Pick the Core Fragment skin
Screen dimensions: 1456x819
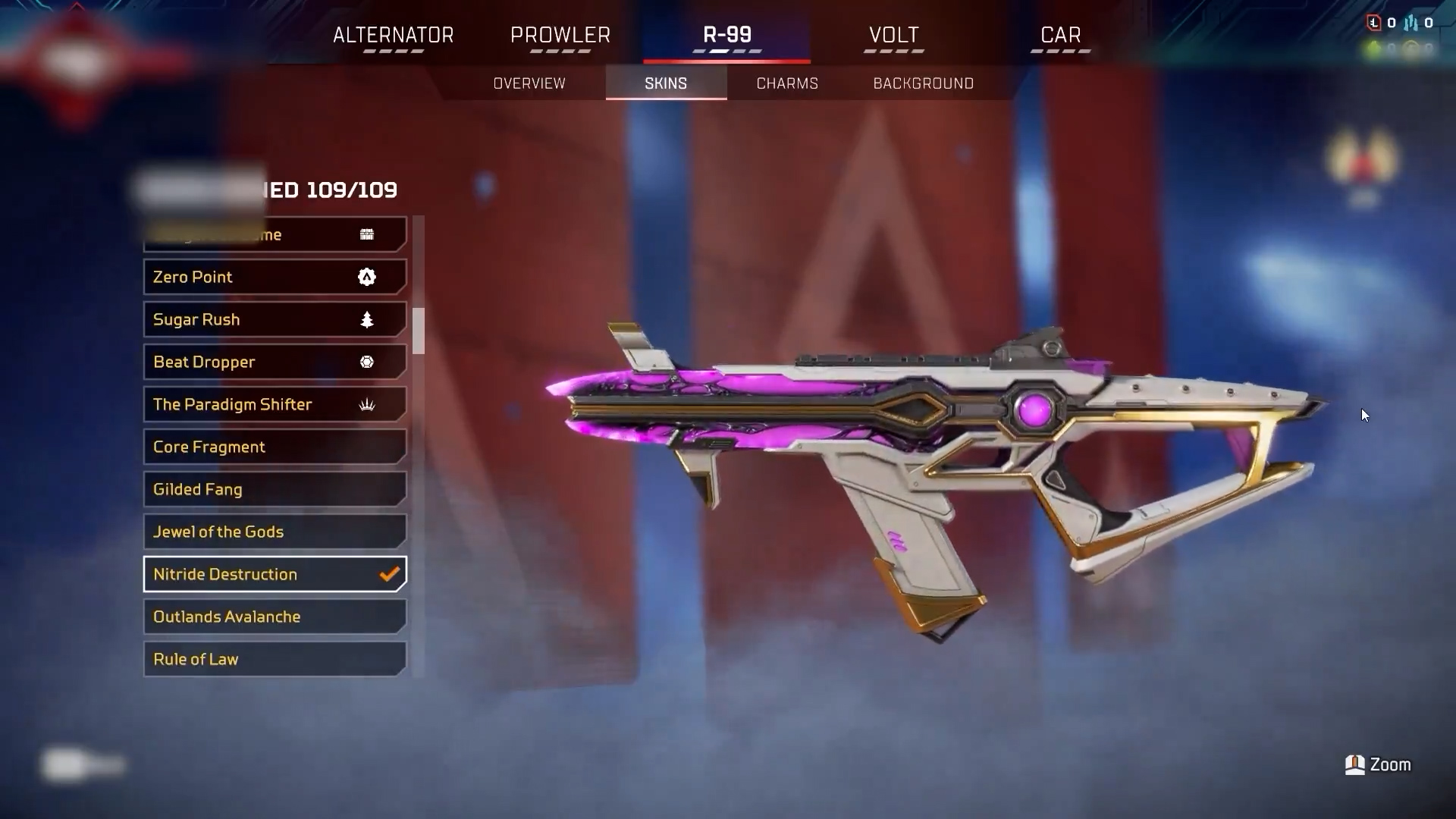275,447
